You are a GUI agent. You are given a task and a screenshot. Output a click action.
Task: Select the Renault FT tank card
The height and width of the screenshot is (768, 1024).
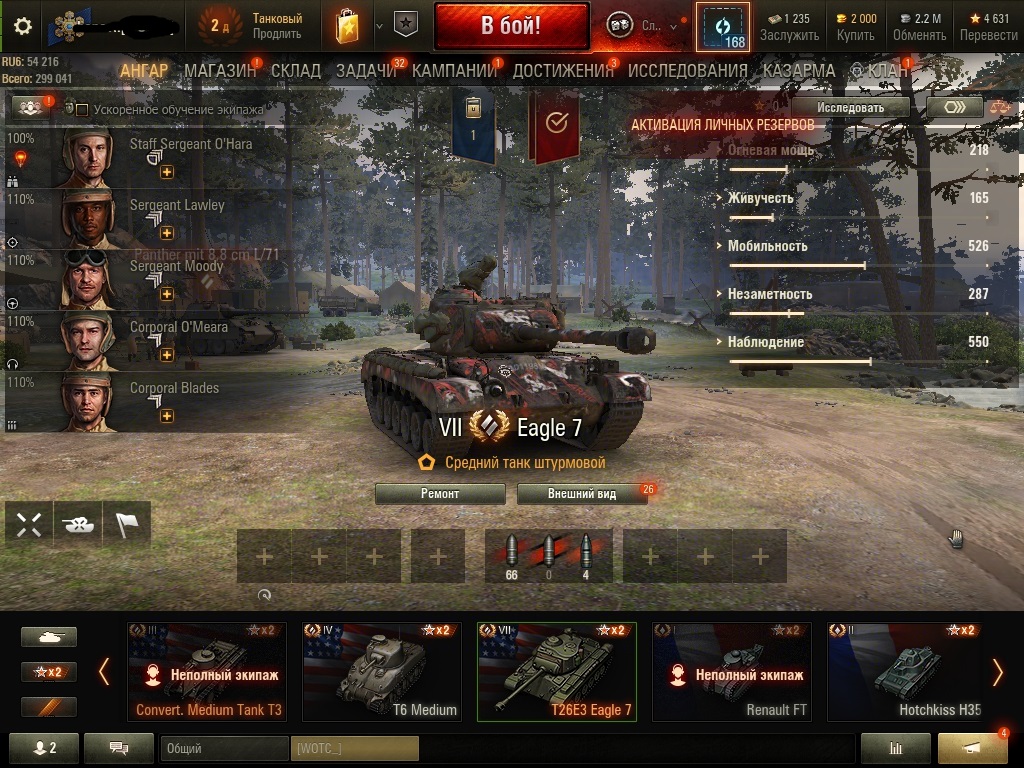(x=732, y=671)
